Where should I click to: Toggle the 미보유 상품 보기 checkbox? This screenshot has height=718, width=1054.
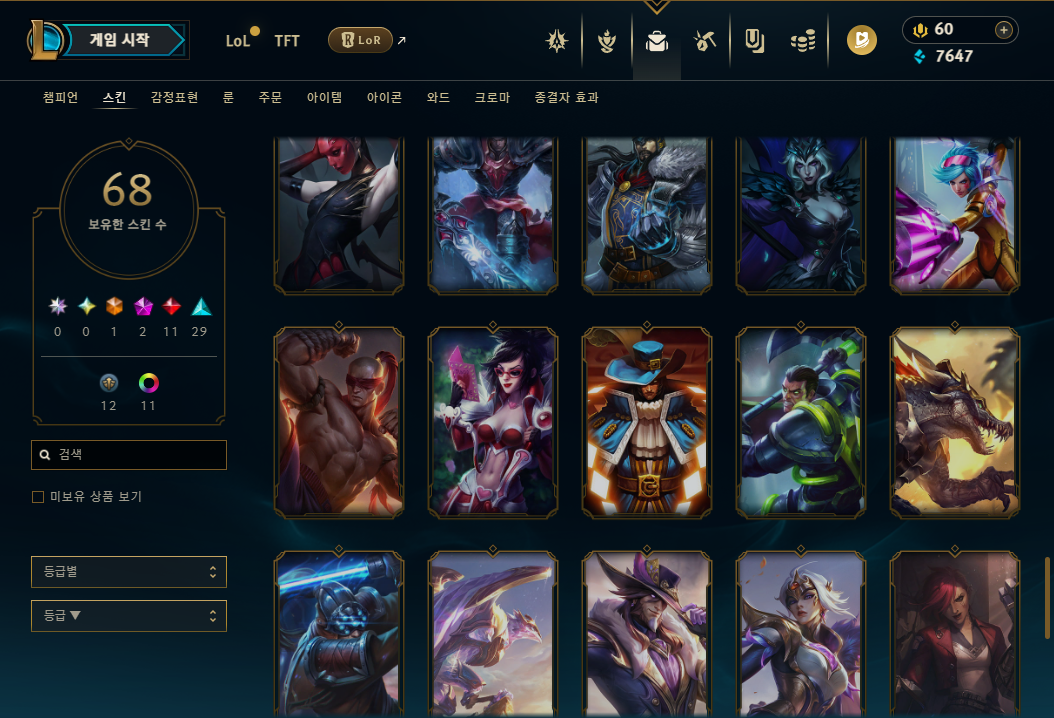coord(38,497)
